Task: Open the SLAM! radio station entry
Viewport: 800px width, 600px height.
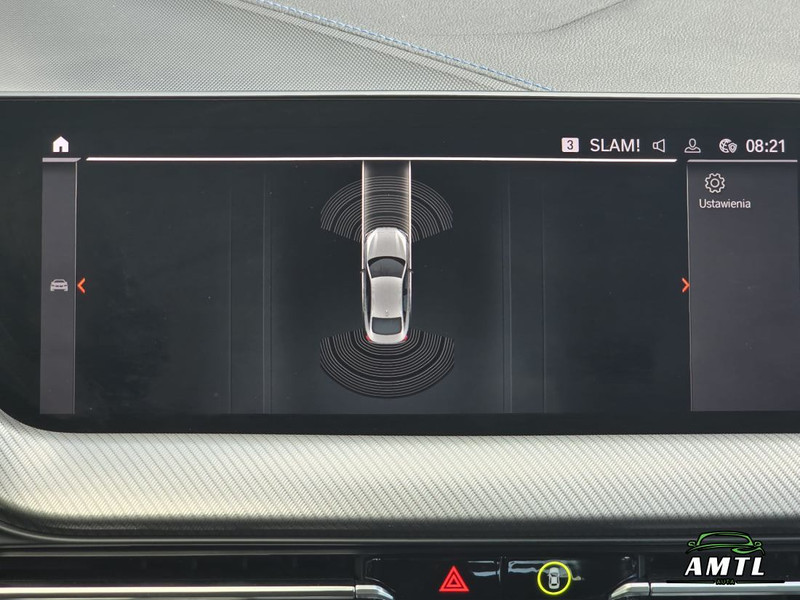Action: (x=614, y=145)
